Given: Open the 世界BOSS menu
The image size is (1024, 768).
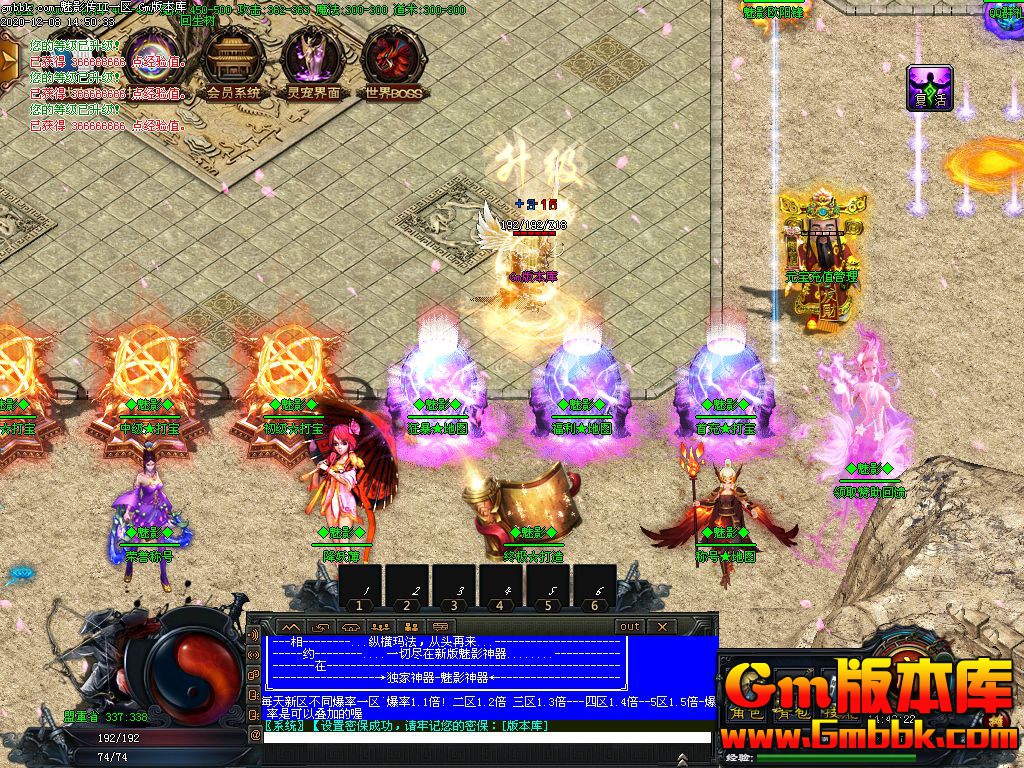Looking at the screenshot, I should click(391, 64).
